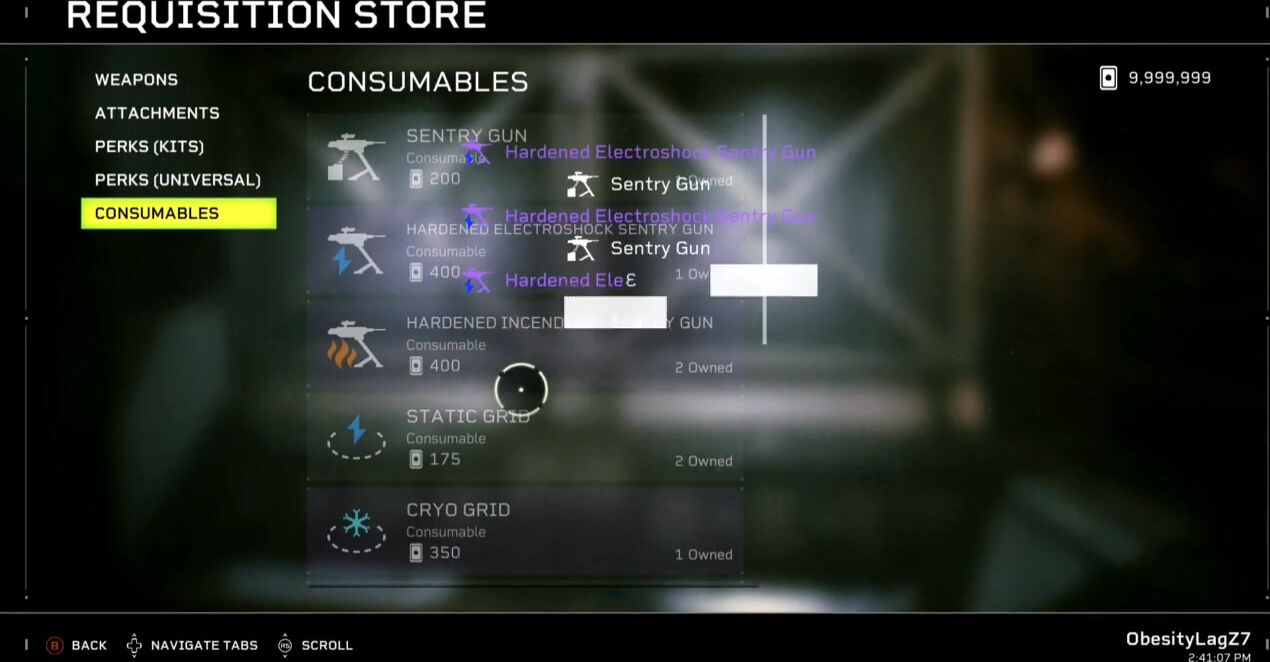Choose the Static Grid consumable

tap(524, 439)
